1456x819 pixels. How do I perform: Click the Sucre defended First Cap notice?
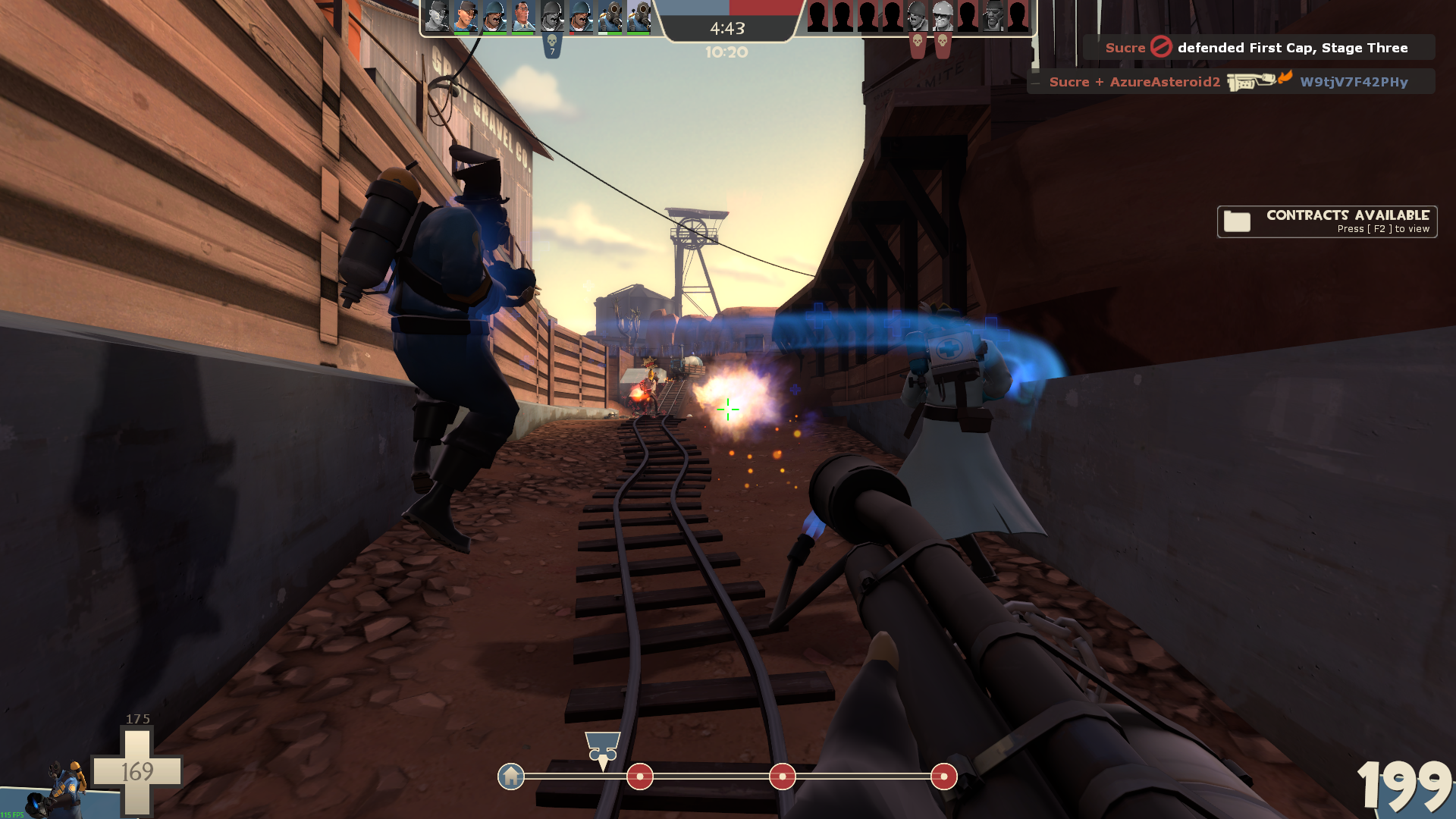point(1259,48)
